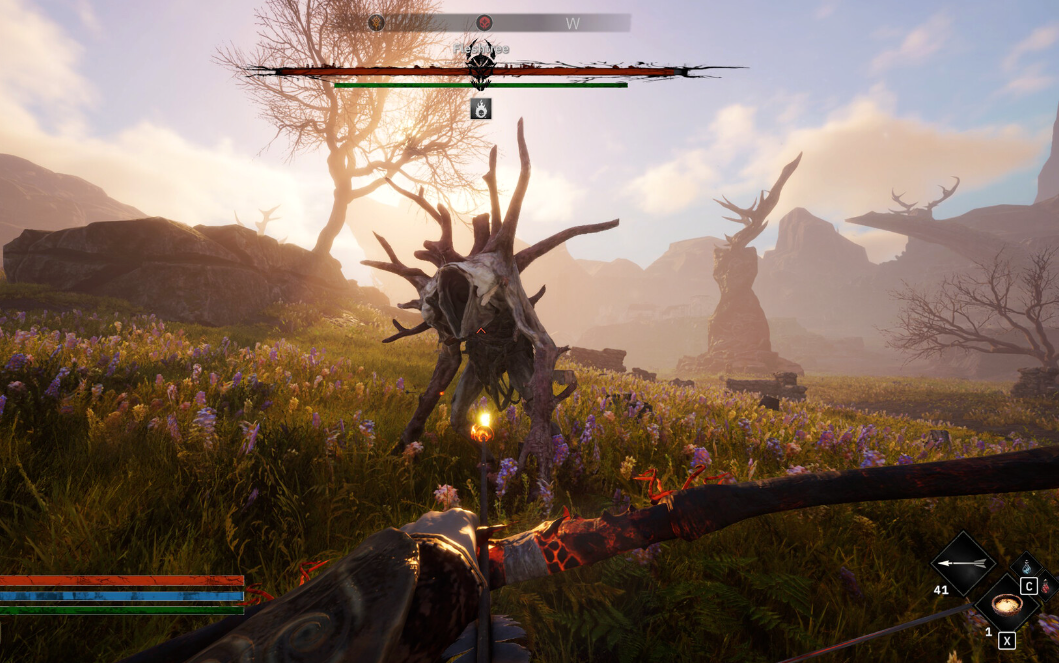Screen dimensions: 1059x663
Task: Inspect the burning status effect icon
Action: pyautogui.click(x=481, y=108)
